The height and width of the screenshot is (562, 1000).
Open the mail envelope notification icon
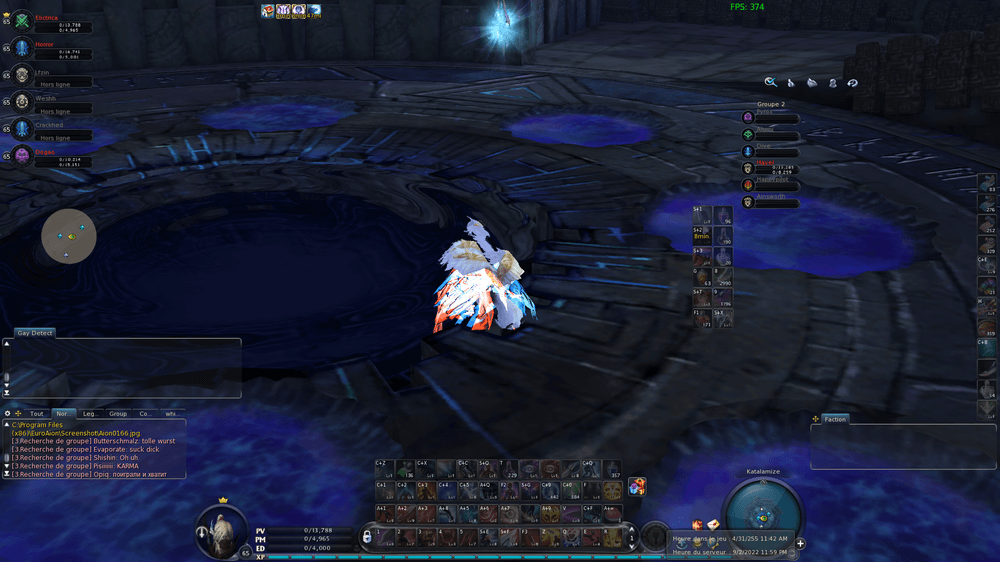click(x=714, y=525)
